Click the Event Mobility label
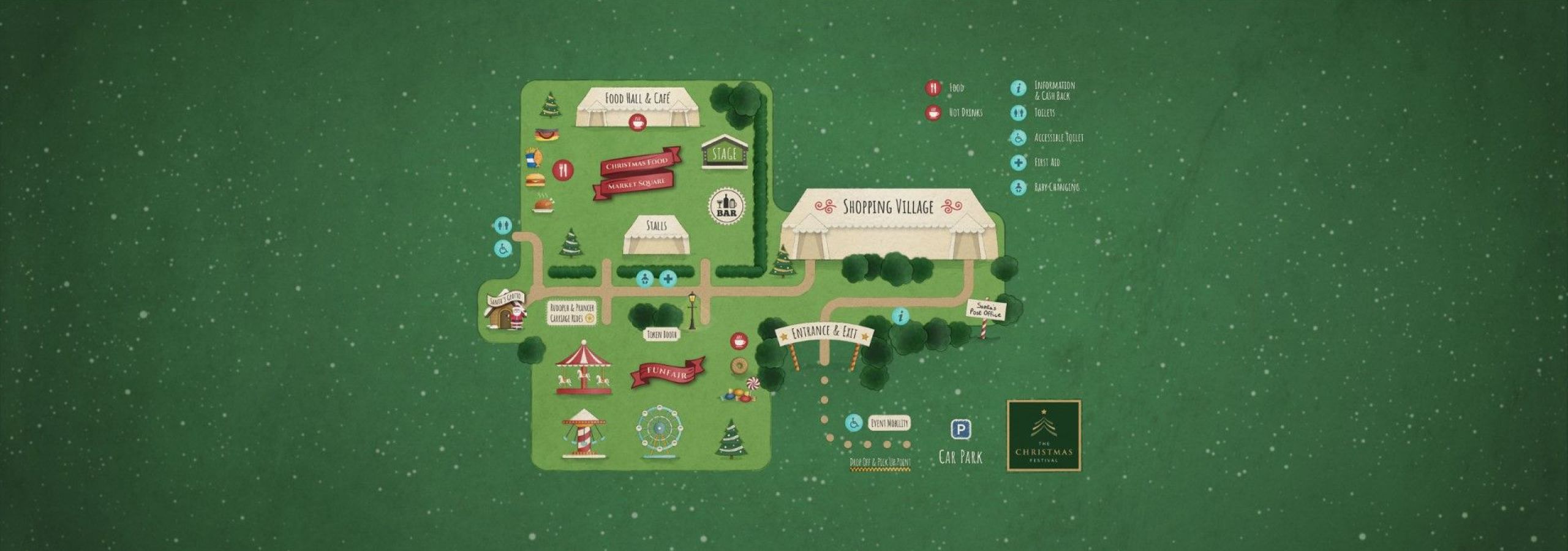This screenshot has height=551, width=1568. point(889,423)
